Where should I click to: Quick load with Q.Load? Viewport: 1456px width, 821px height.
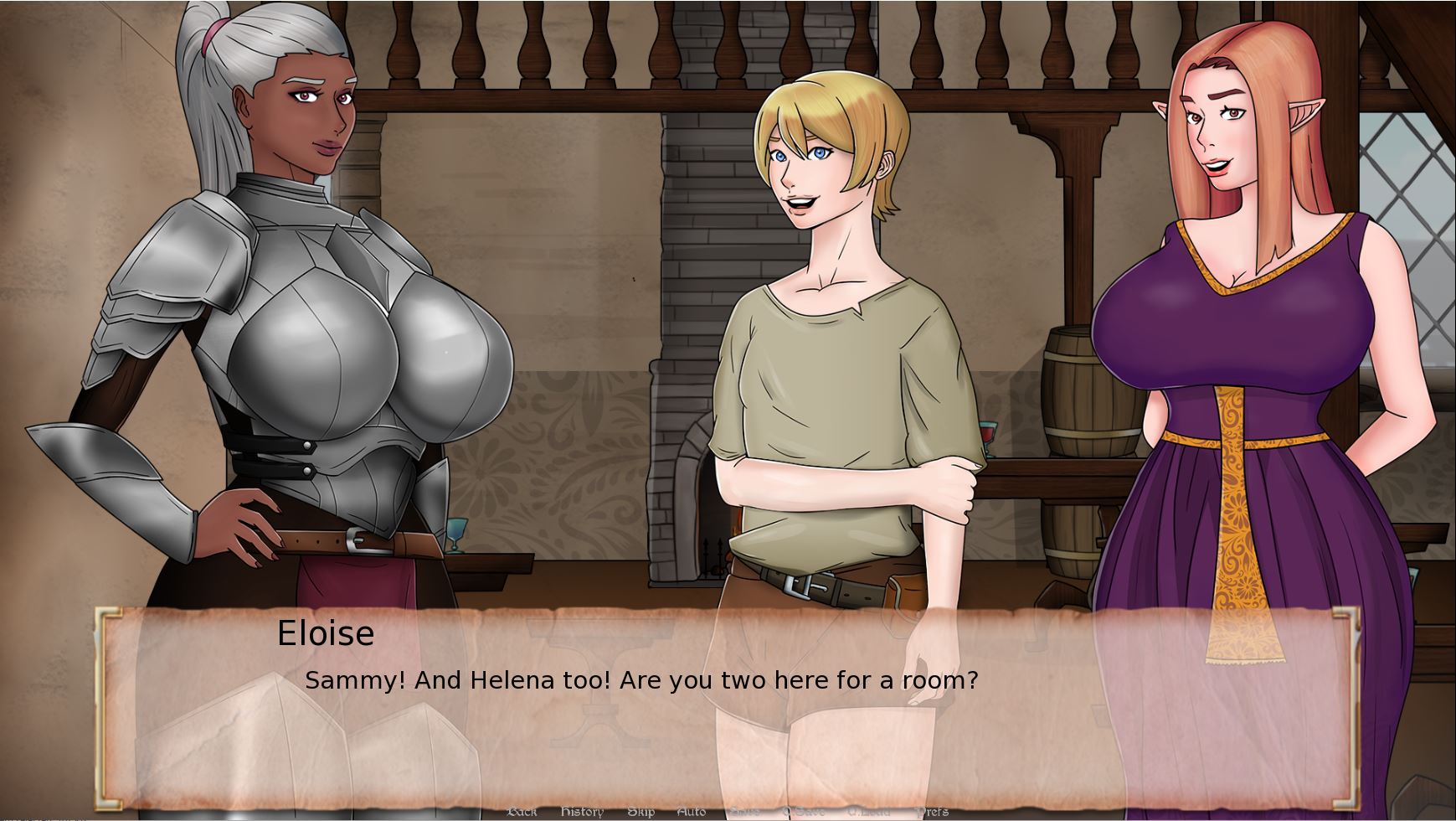(868, 811)
